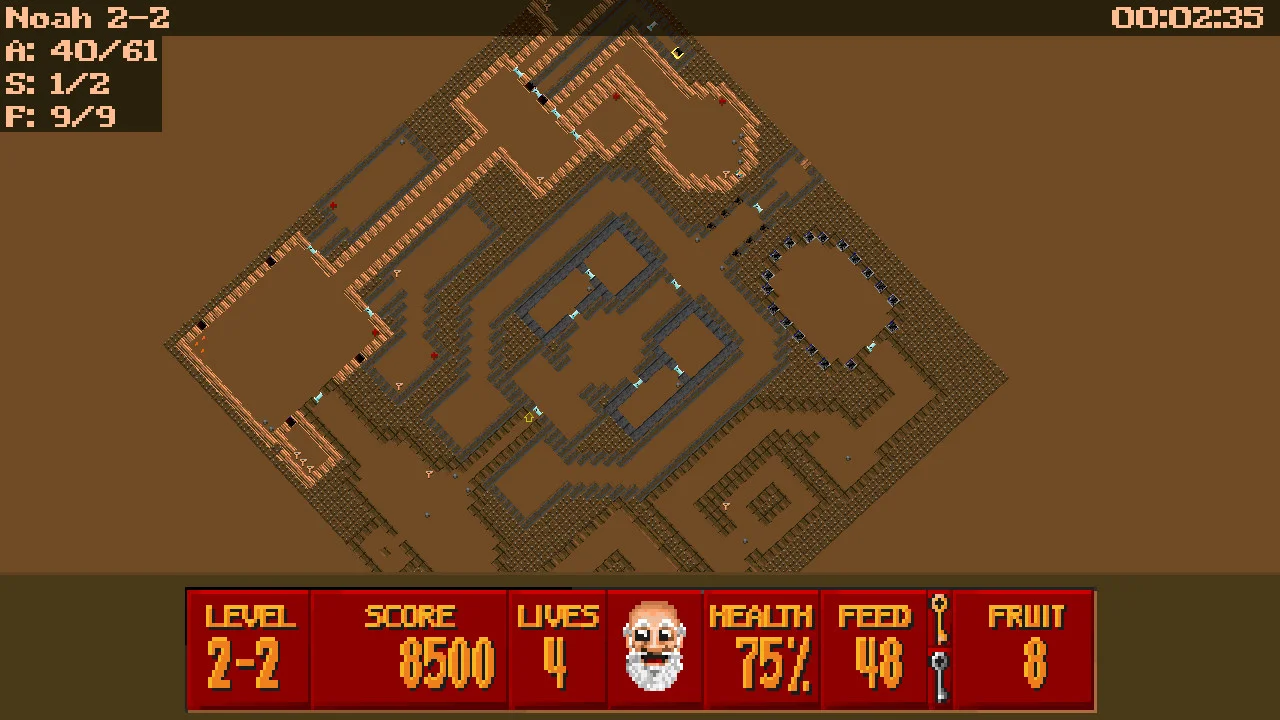Viewport: 1280px width, 720px height.
Task: Click a red cross pickup on the map's left side
Action: click(x=333, y=205)
